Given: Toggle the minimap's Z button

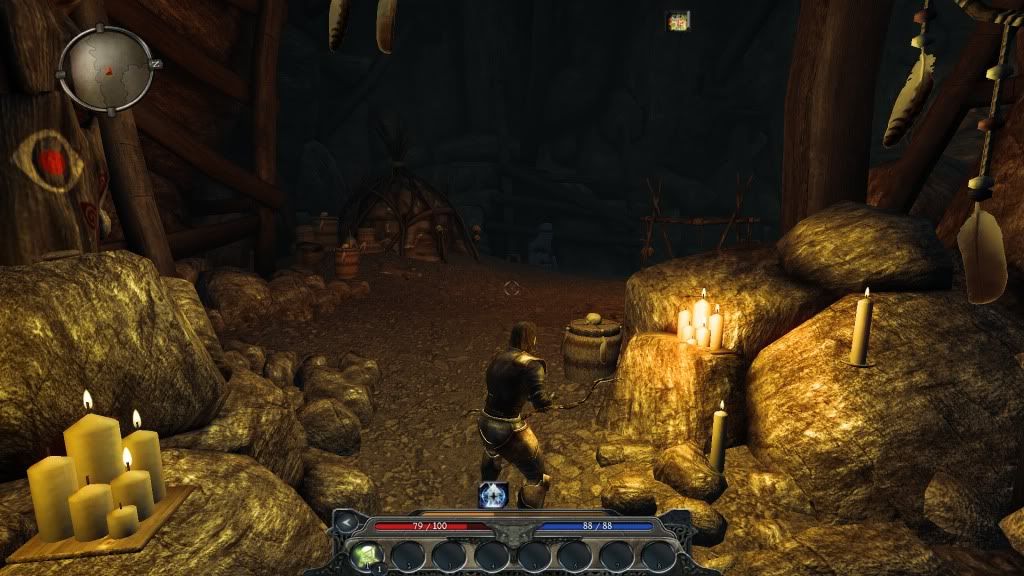Looking at the screenshot, I should point(155,63).
